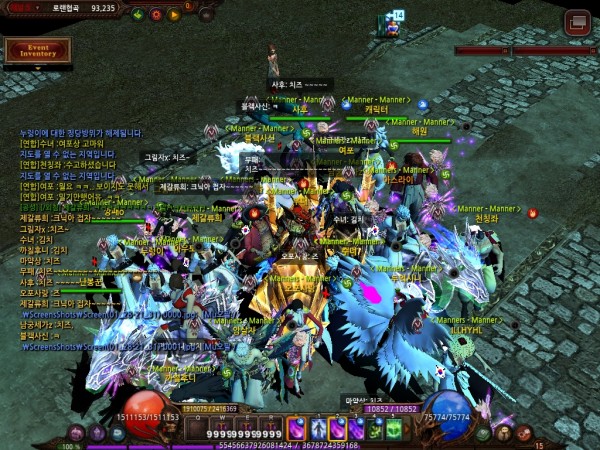Image resolution: width=600 pixels, height=450 pixels.
Task: Open the red dropdown left of the map name
Action: coord(16,7)
